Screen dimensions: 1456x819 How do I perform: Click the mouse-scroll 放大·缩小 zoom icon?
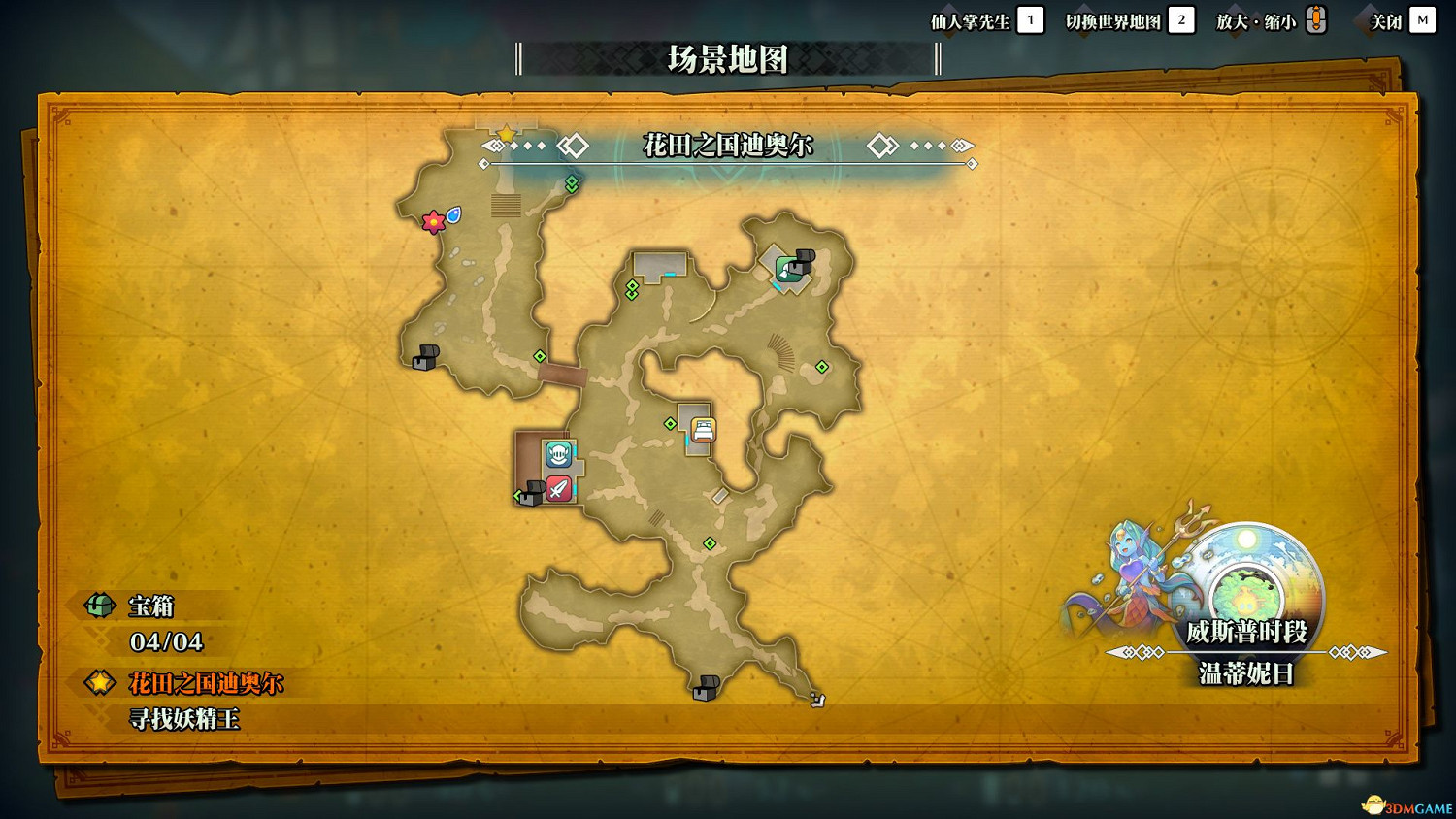click(1317, 19)
